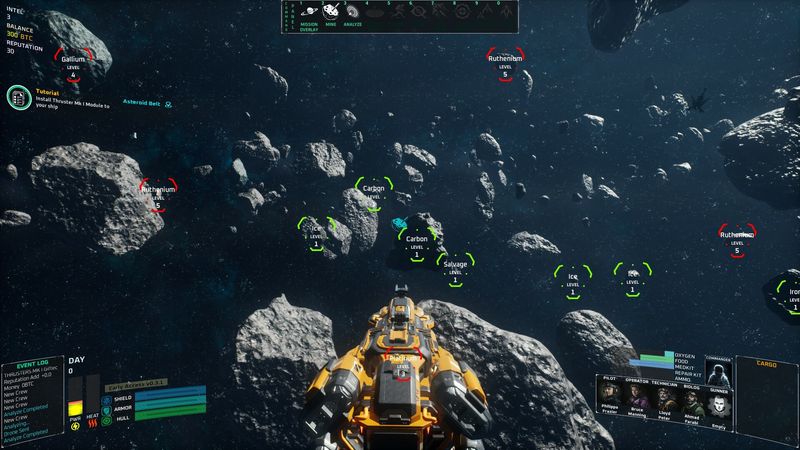Target the Gallium level 4 asteroid marker
Image resolution: width=800 pixels, height=450 pixels.
pyautogui.click(x=72, y=64)
